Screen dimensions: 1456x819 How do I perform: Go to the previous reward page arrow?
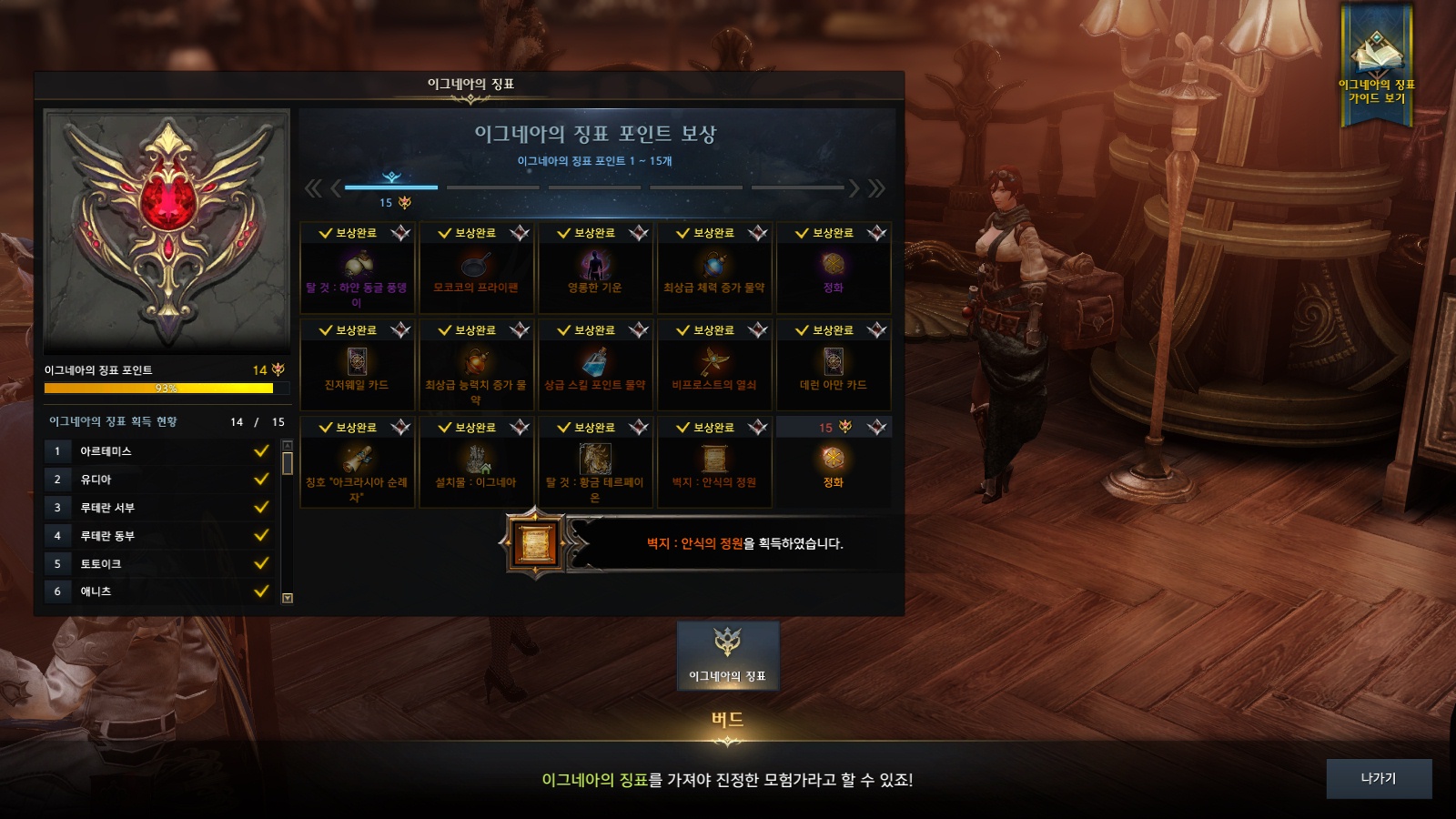[x=336, y=188]
